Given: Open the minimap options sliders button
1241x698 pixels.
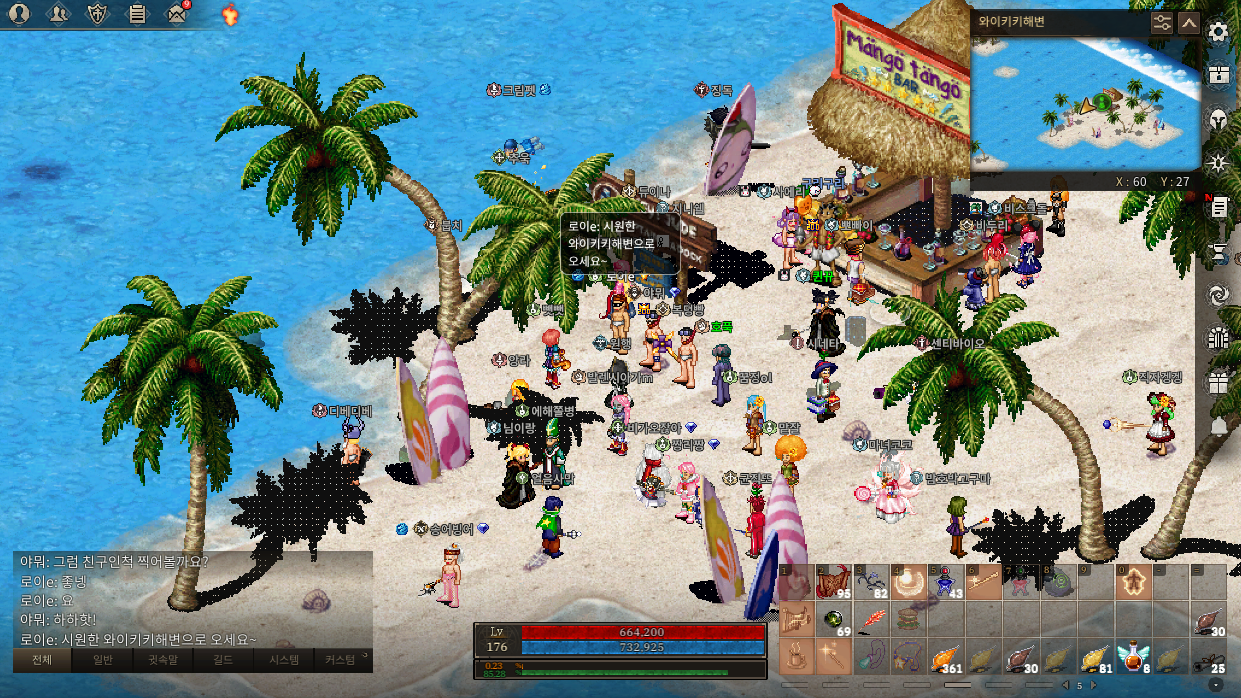Looking at the screenshot, I should [1161, 22].
